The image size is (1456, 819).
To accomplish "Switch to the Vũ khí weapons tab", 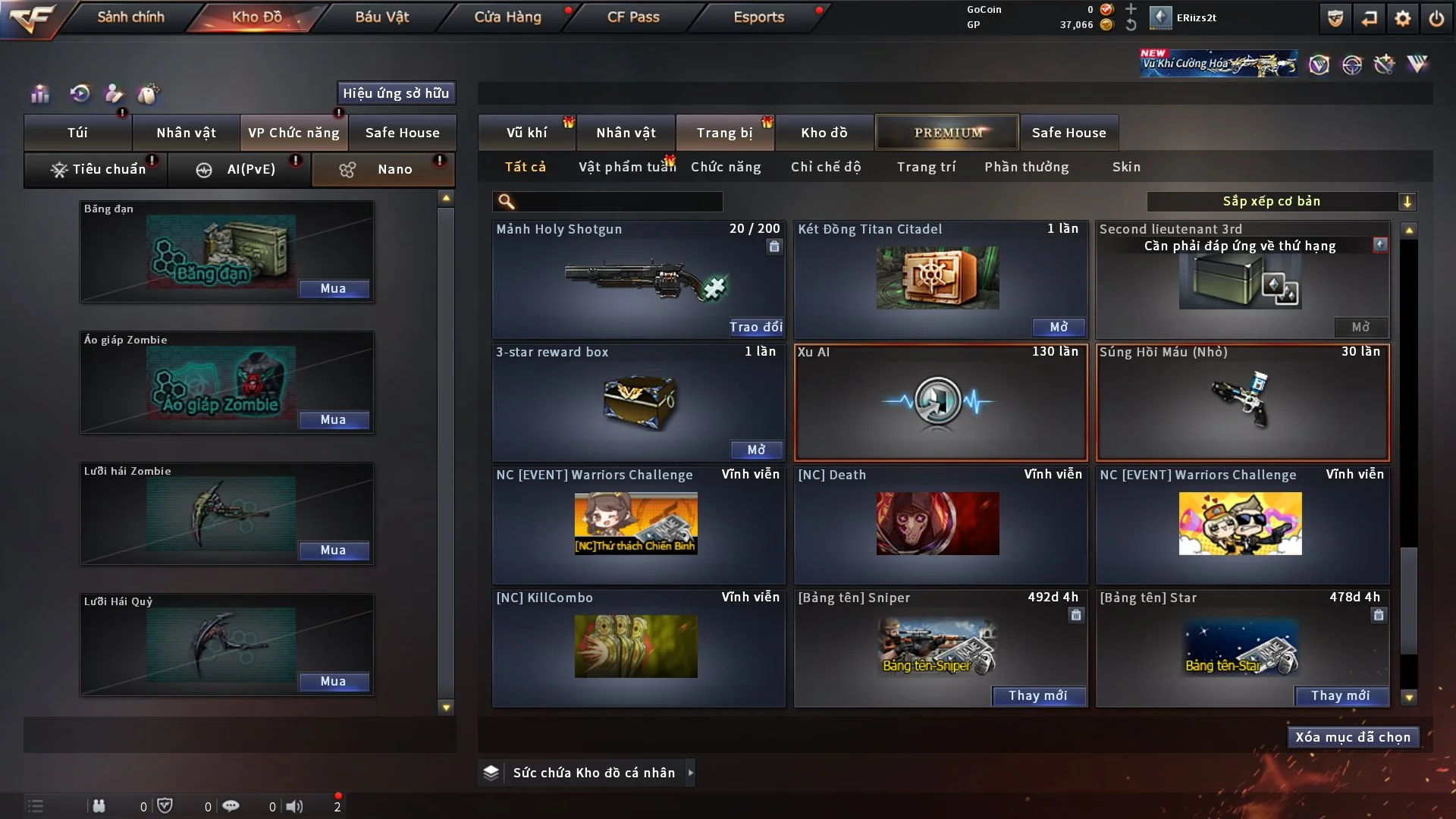I will (x=526, y=133).
